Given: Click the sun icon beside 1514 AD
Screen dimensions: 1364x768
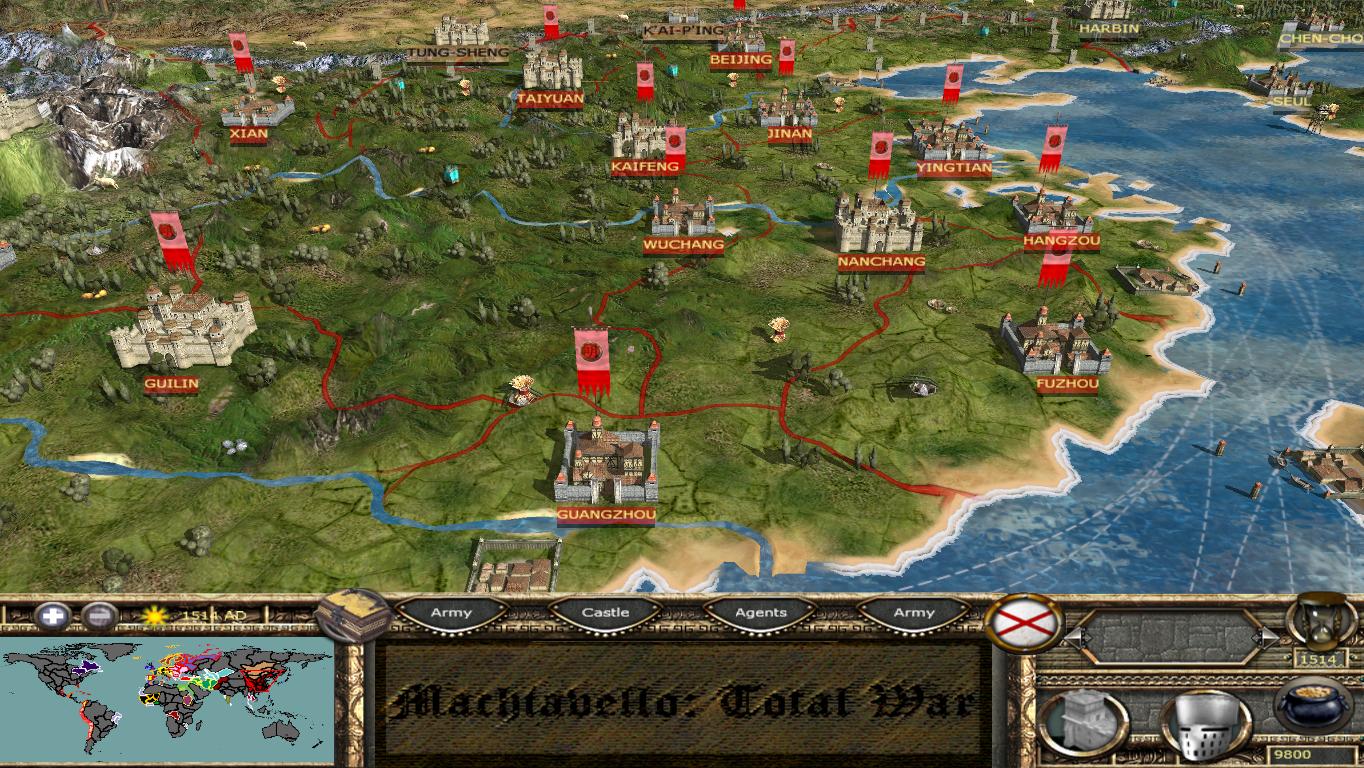Looking at the screenshot, I should point(157,615).
